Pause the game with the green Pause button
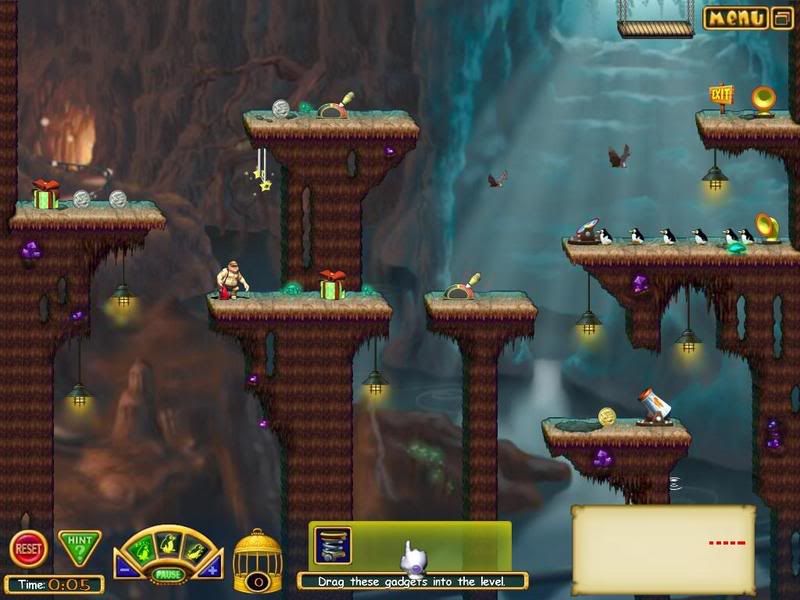800x600 pixels. point(167,575)
